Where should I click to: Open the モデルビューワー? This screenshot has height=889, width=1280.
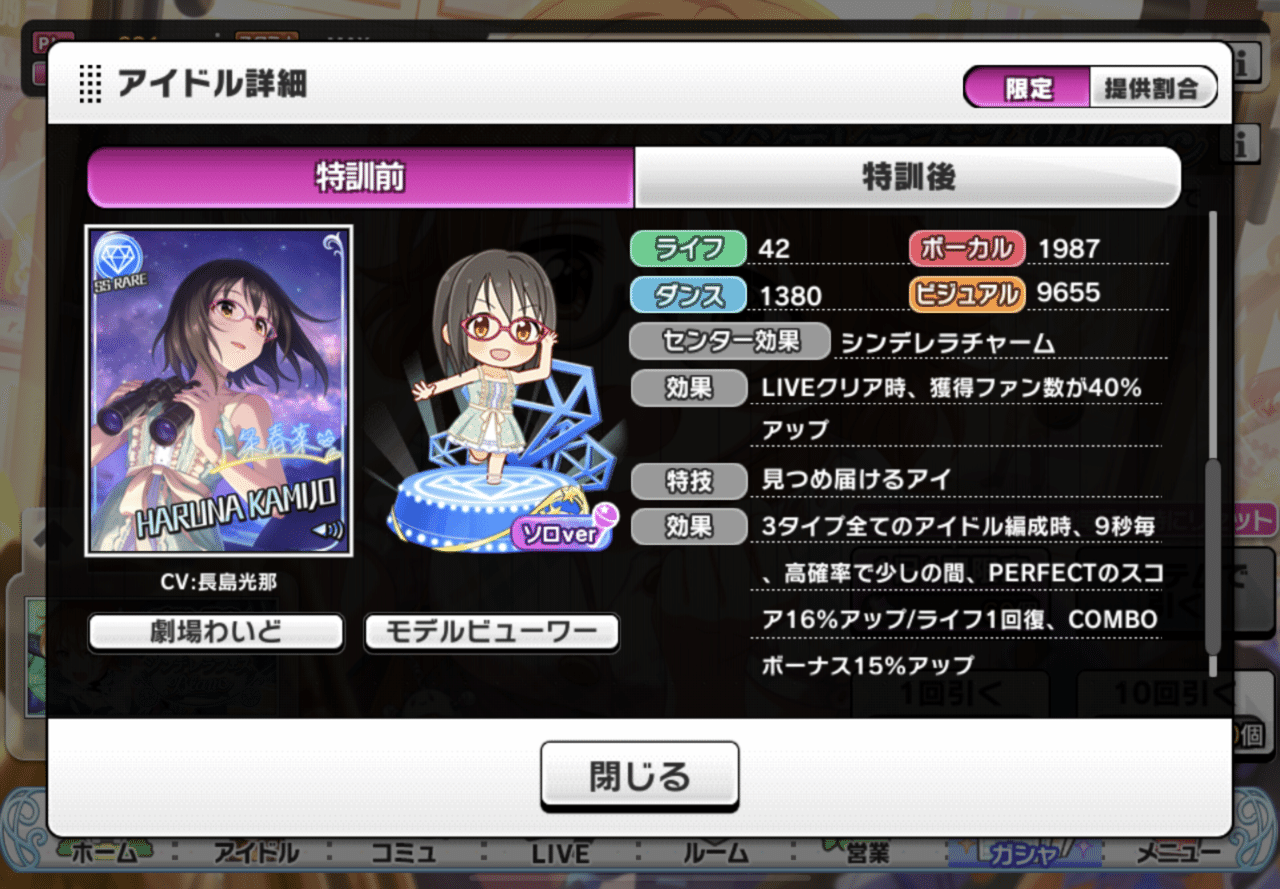coord(491,632)
